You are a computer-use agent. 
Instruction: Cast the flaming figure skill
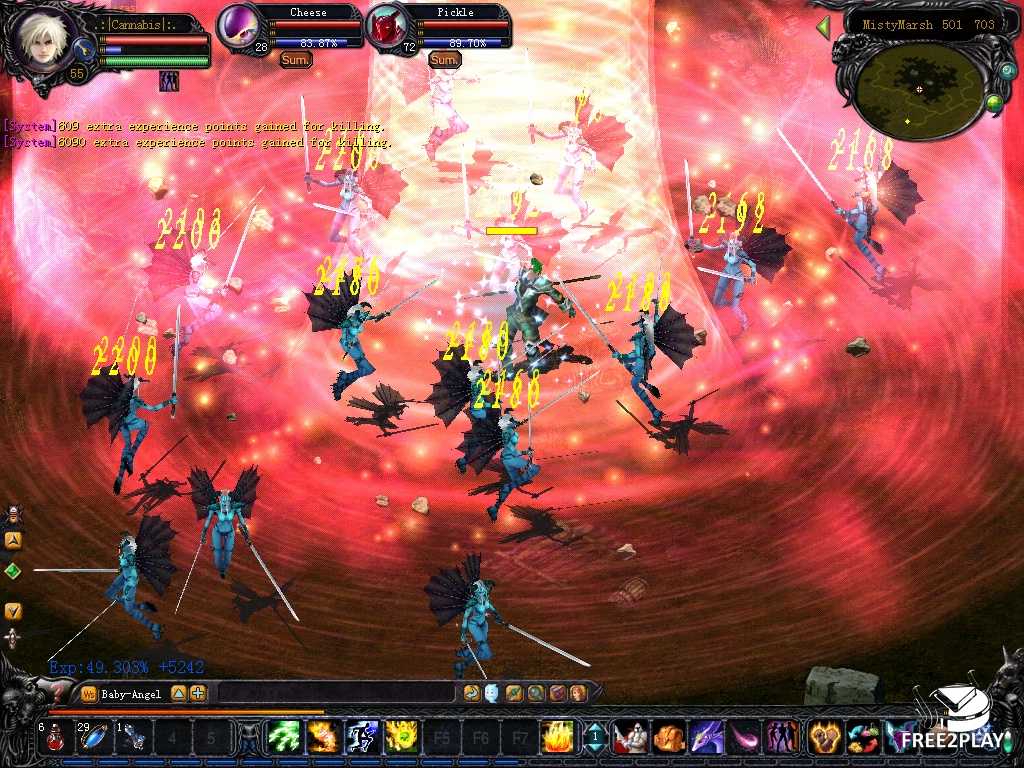pyautogui.click(x=322, y=738)
